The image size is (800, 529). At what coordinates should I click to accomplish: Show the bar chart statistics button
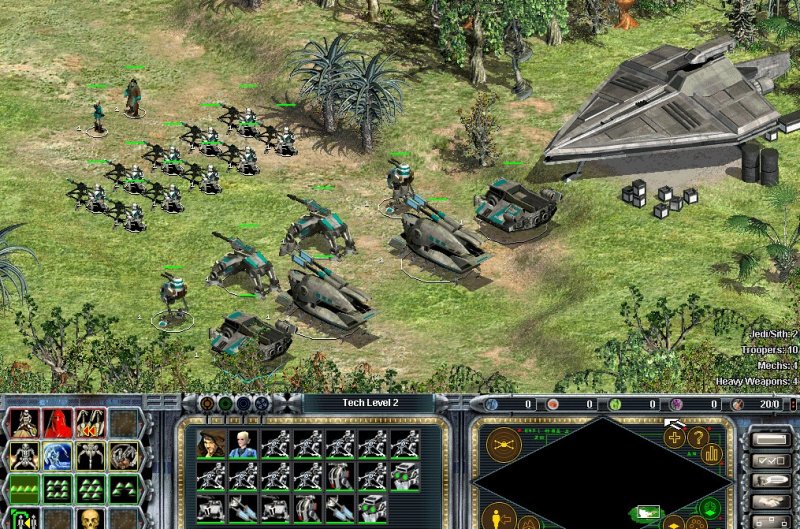click(713, 452)
